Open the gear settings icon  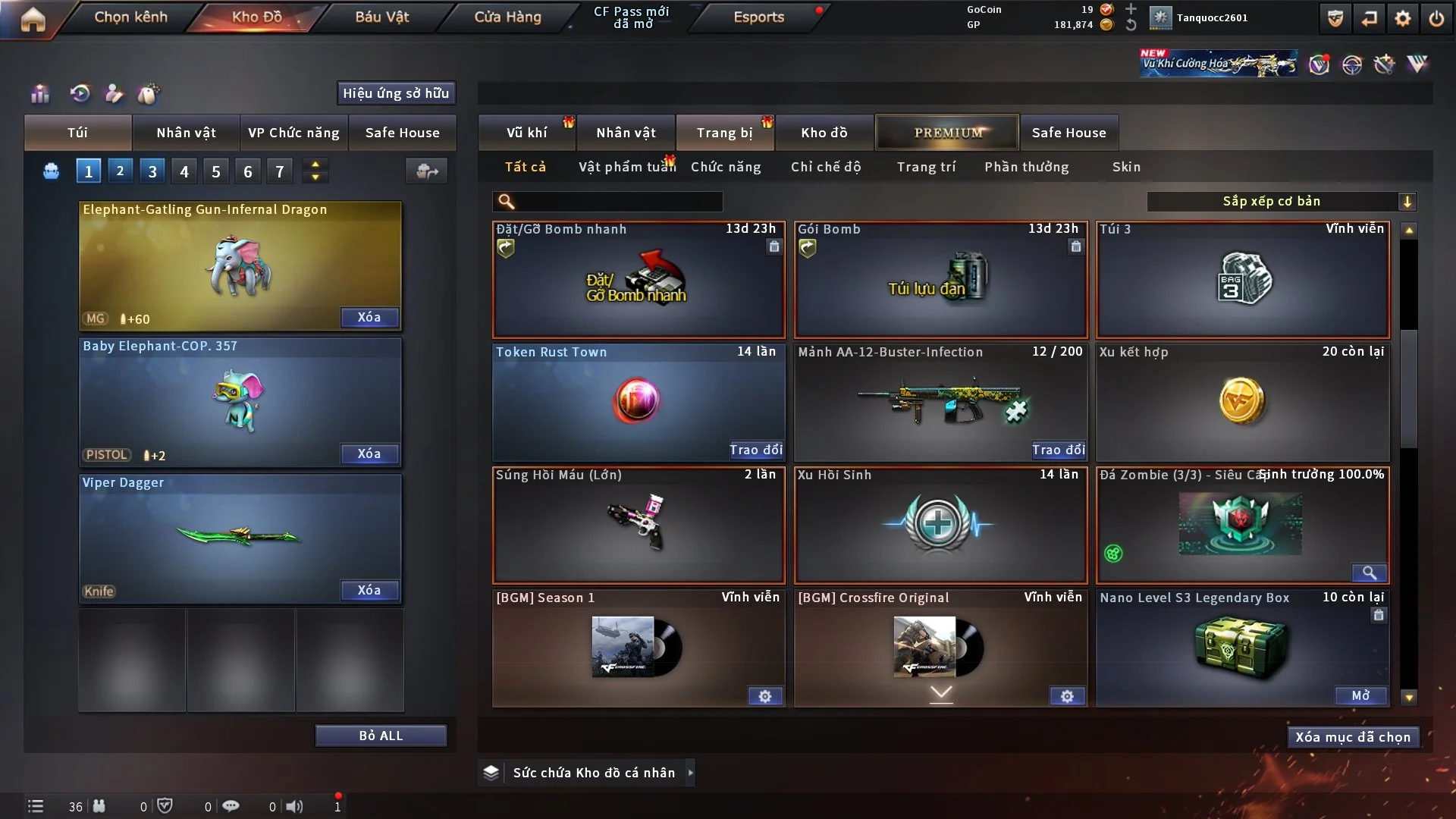pyautogui.click(x=1403, y=18)
